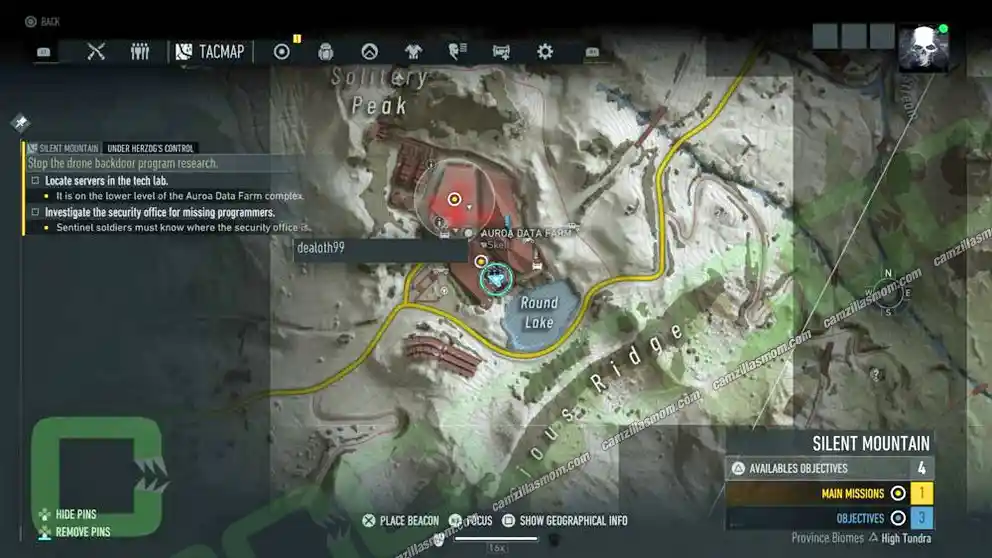Open the shirt customization tab
Screen dimensions: 992x558
point(413,51)
